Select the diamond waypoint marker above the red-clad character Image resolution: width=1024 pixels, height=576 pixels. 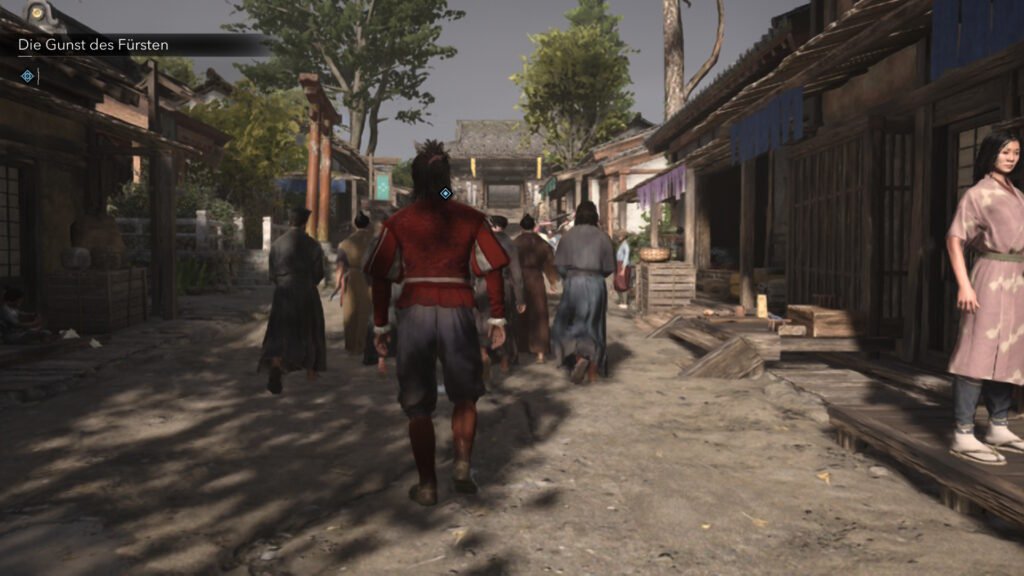click(x=446, y=193)
